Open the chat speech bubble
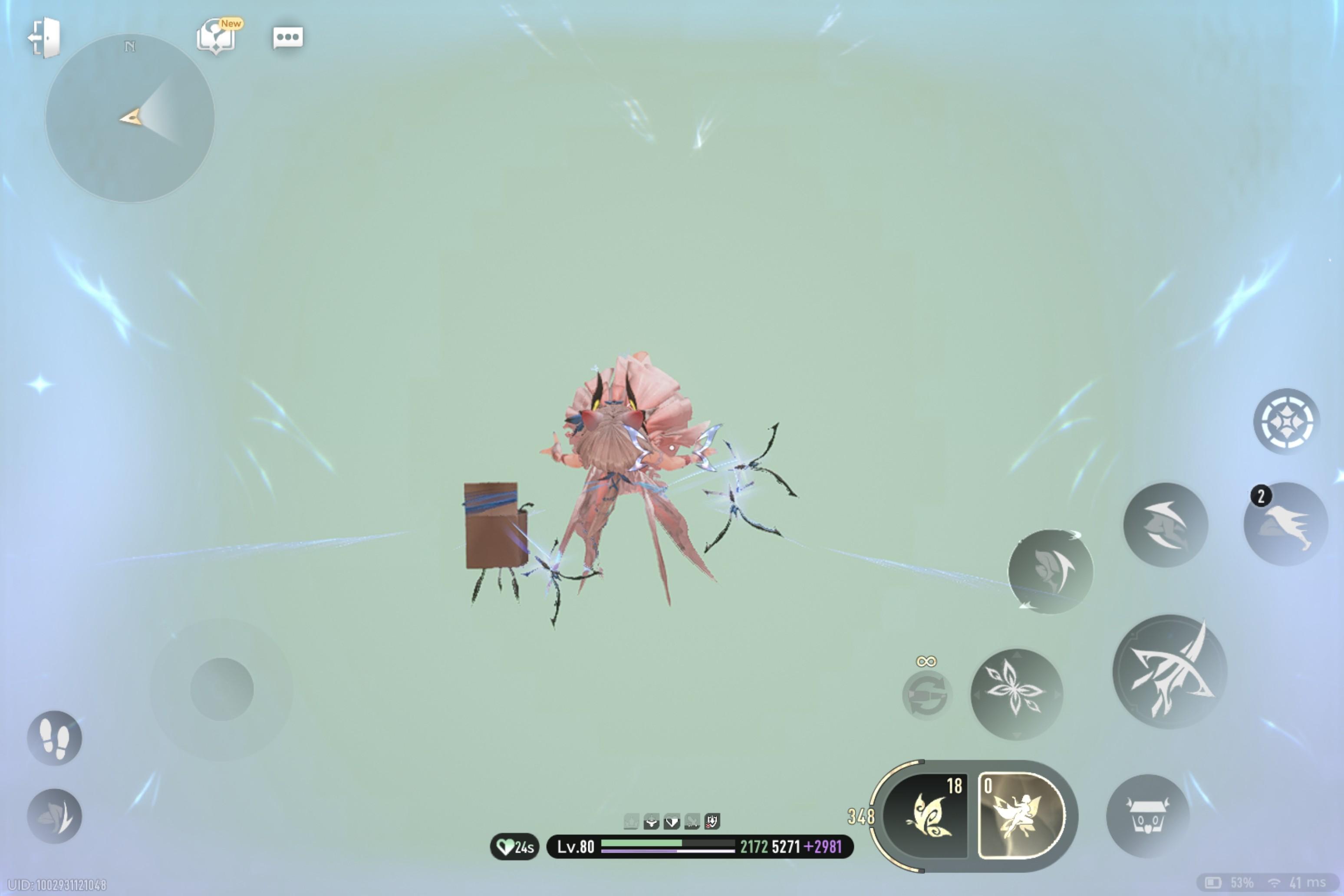The height and width of the screenshot is (896, 1344). (x=287, y=38)
